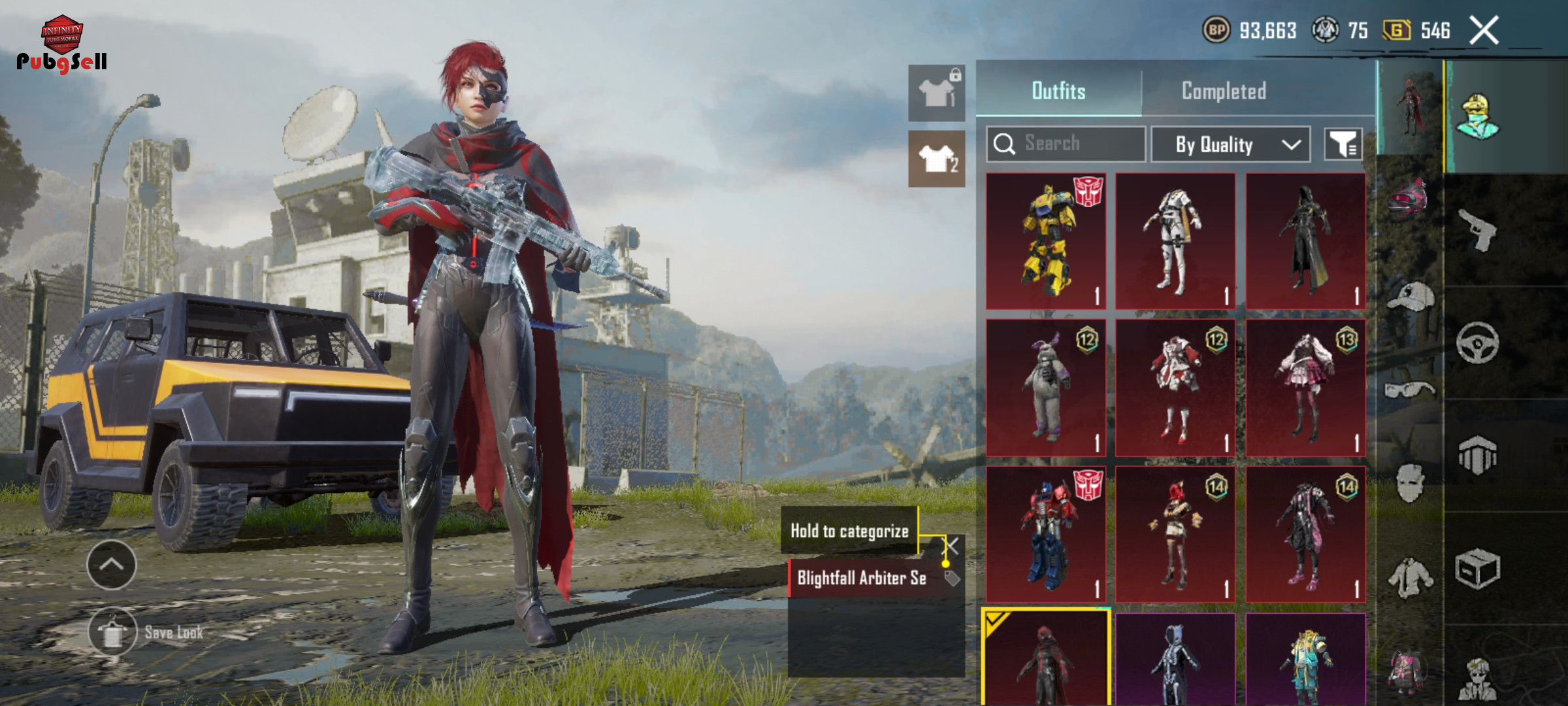Select the black hooded robe outfit
Image resolution: width=1568 pixels, height=706 pixels.
1305,241
